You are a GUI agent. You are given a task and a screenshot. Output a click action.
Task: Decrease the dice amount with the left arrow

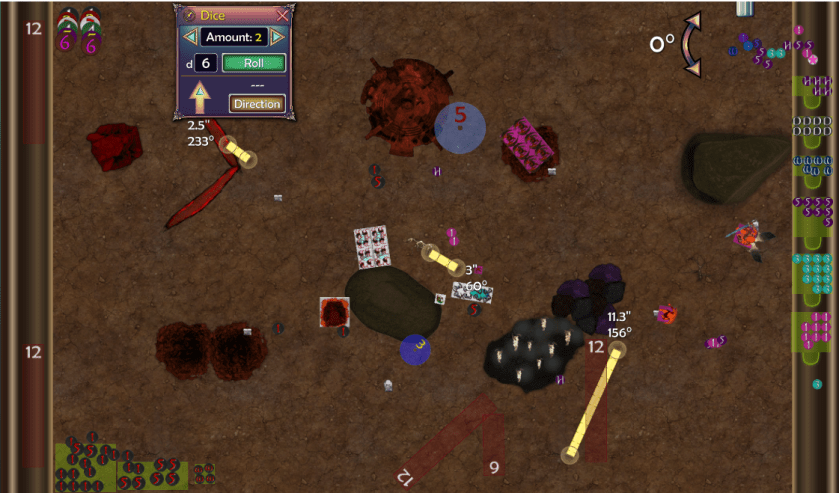(186, 37)
